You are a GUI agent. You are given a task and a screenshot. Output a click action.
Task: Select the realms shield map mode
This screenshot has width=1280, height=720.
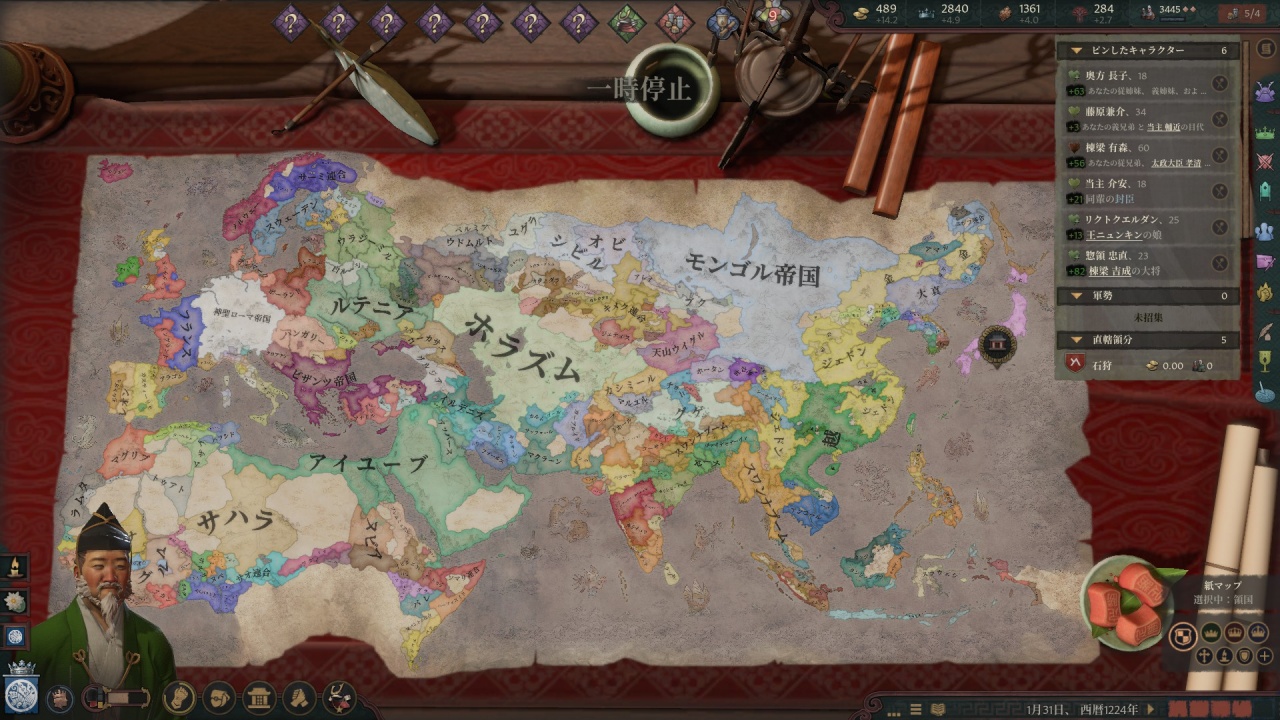pyautogui.click(x=1183, y=636)
